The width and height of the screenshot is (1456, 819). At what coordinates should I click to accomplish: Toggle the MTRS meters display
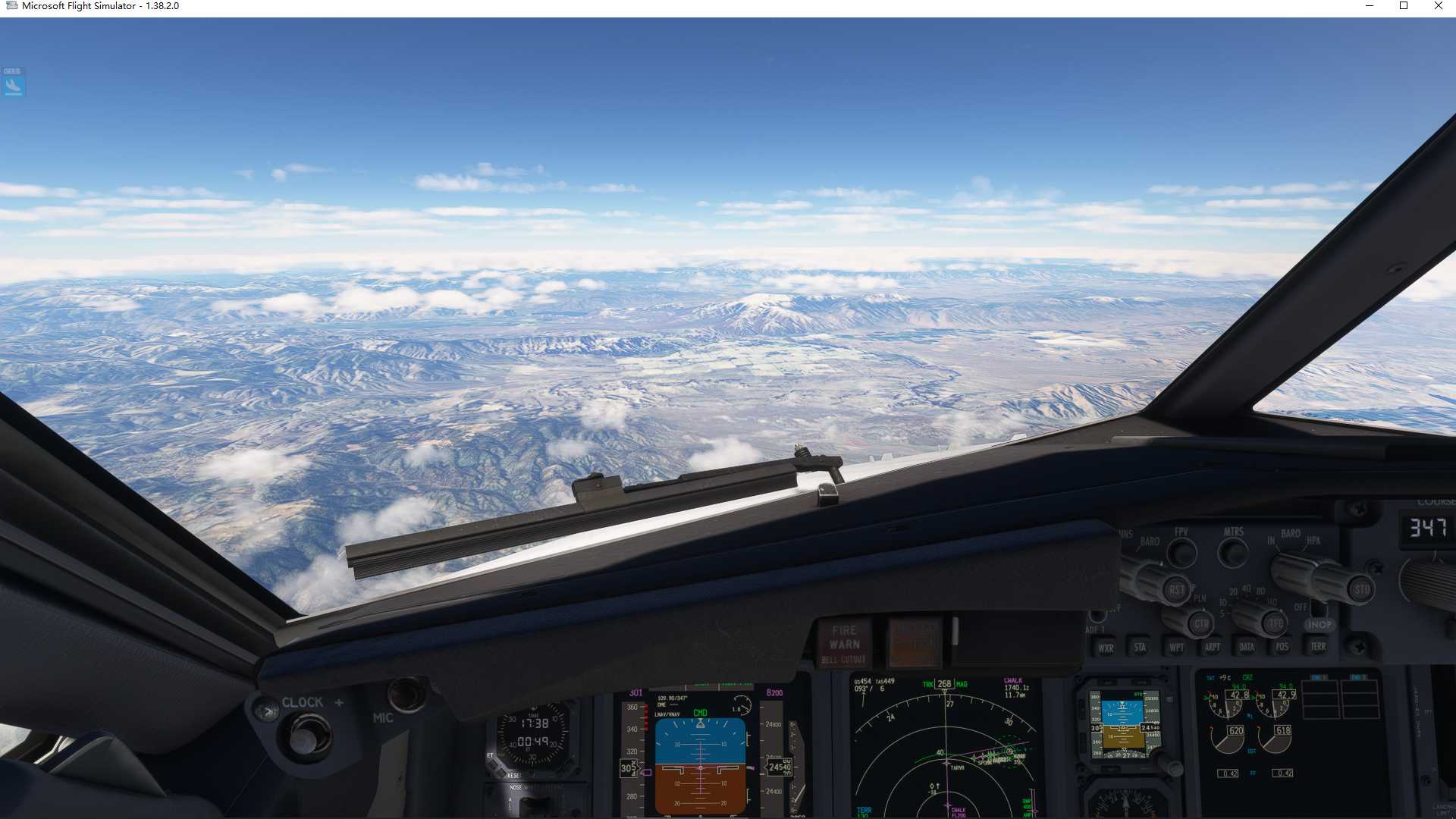(1232, 552)
